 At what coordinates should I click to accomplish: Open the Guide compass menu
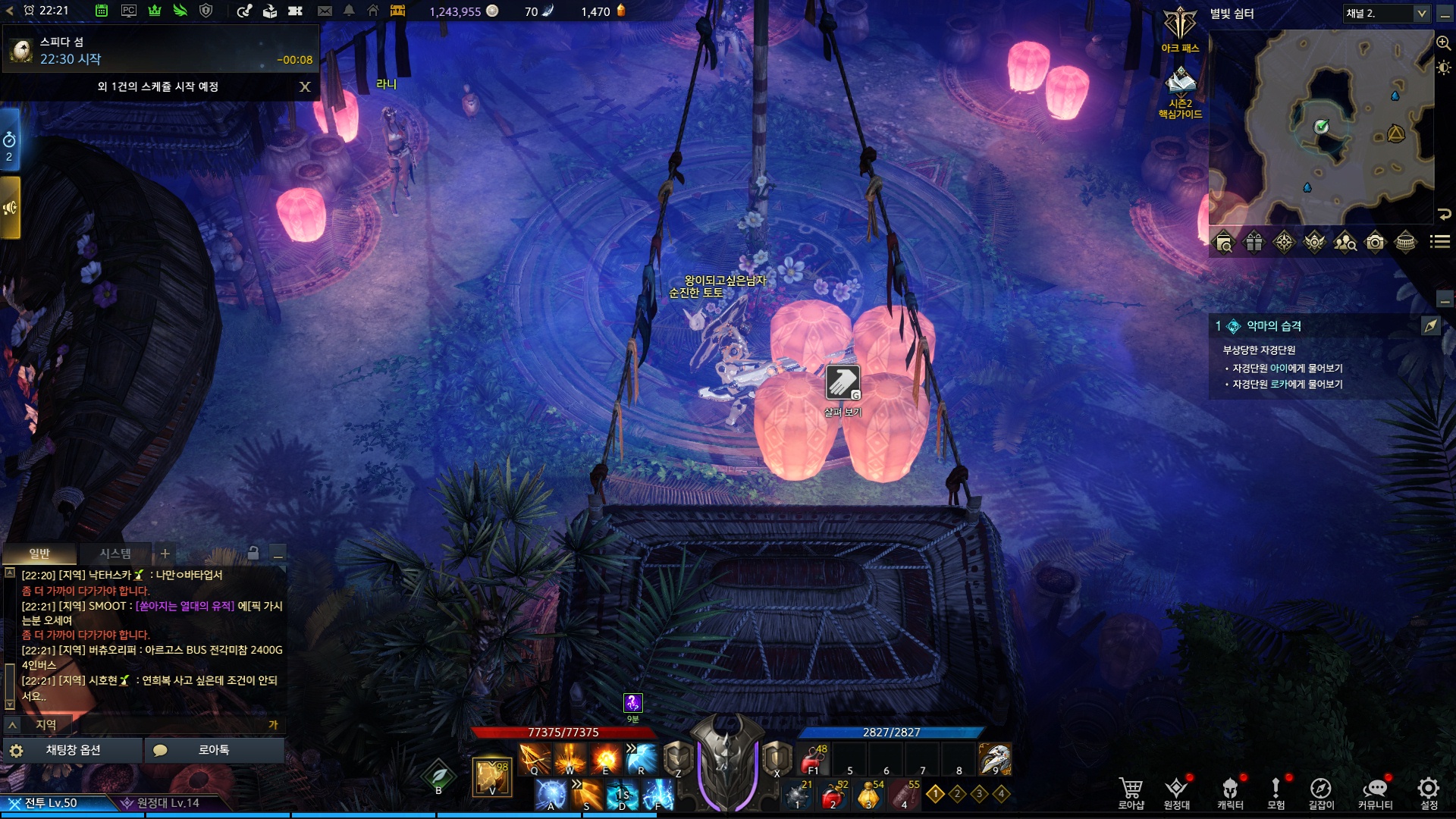pos(1321,791)
